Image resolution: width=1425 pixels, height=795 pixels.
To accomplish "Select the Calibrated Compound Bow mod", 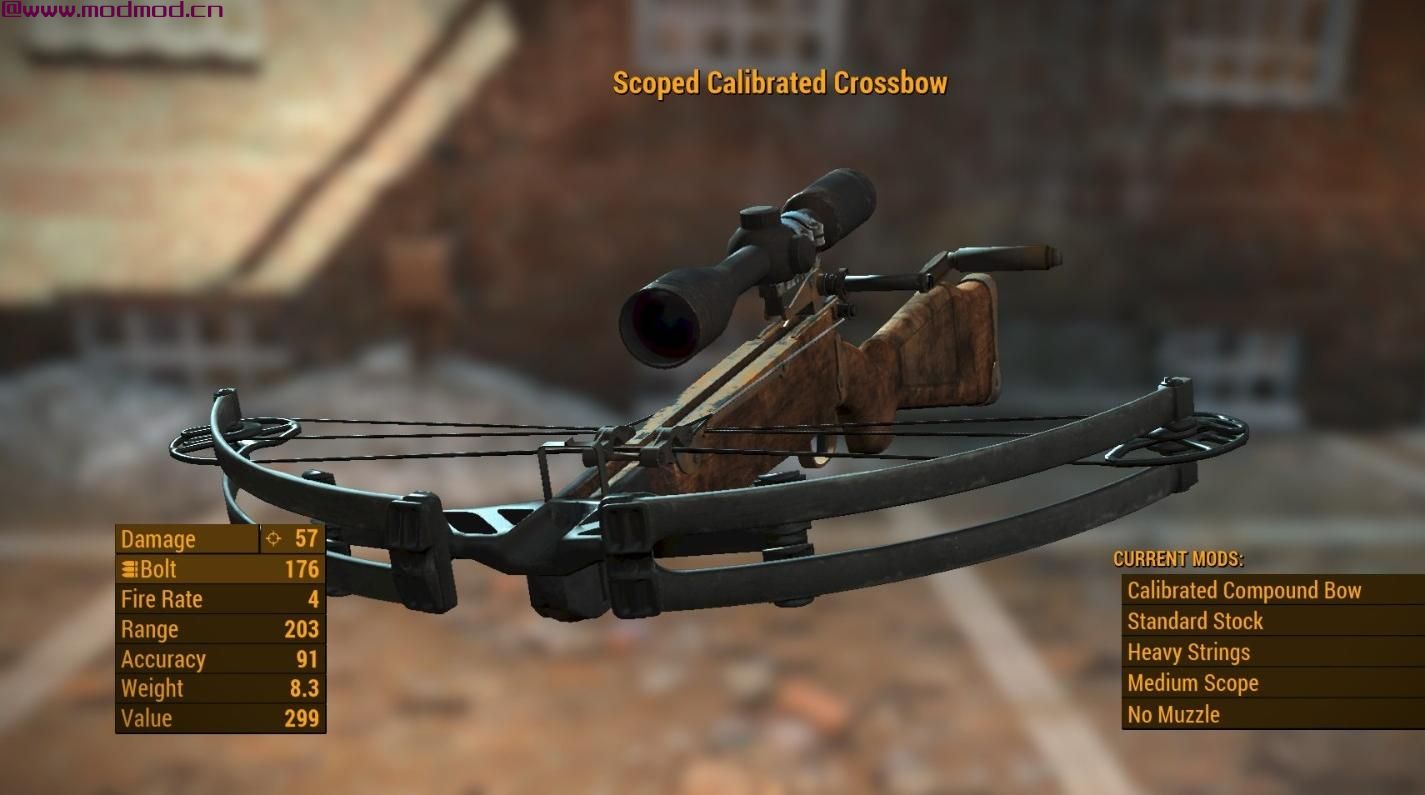I will tap(1244, 591).
